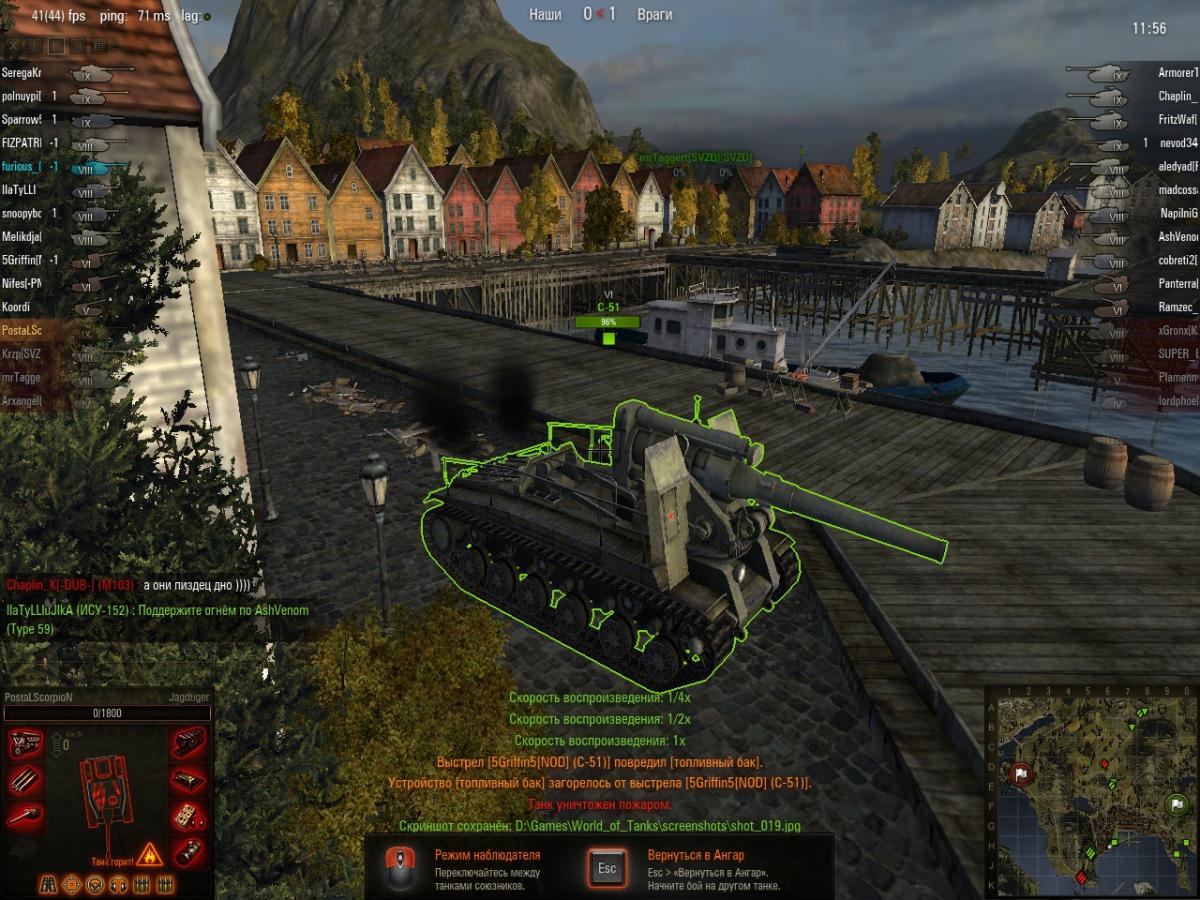This screenshot has height=900, width=1200.
Task: Select the damaged gun module icon
Action: [25, 817]
